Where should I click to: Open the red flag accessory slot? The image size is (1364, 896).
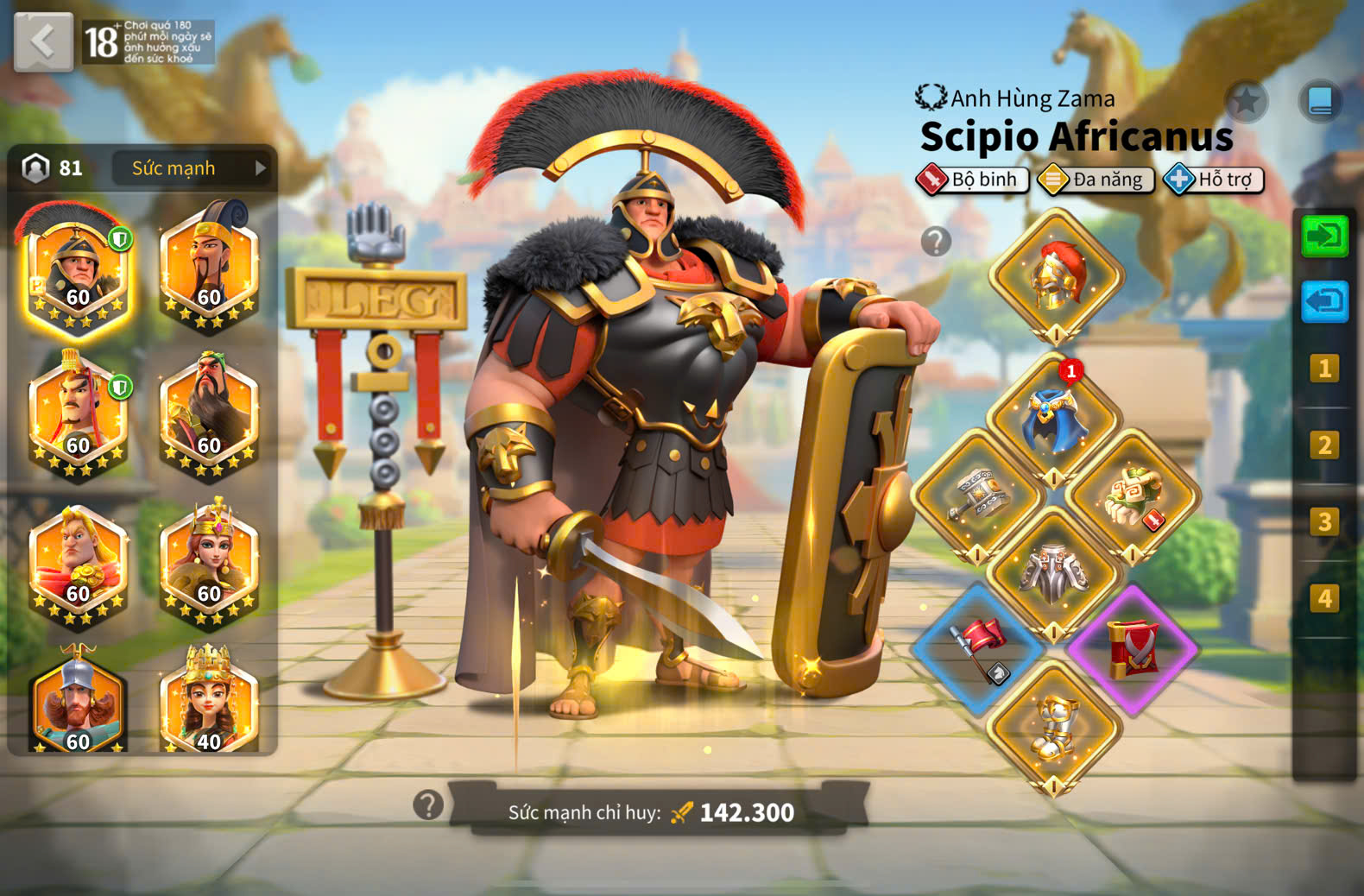977,649
